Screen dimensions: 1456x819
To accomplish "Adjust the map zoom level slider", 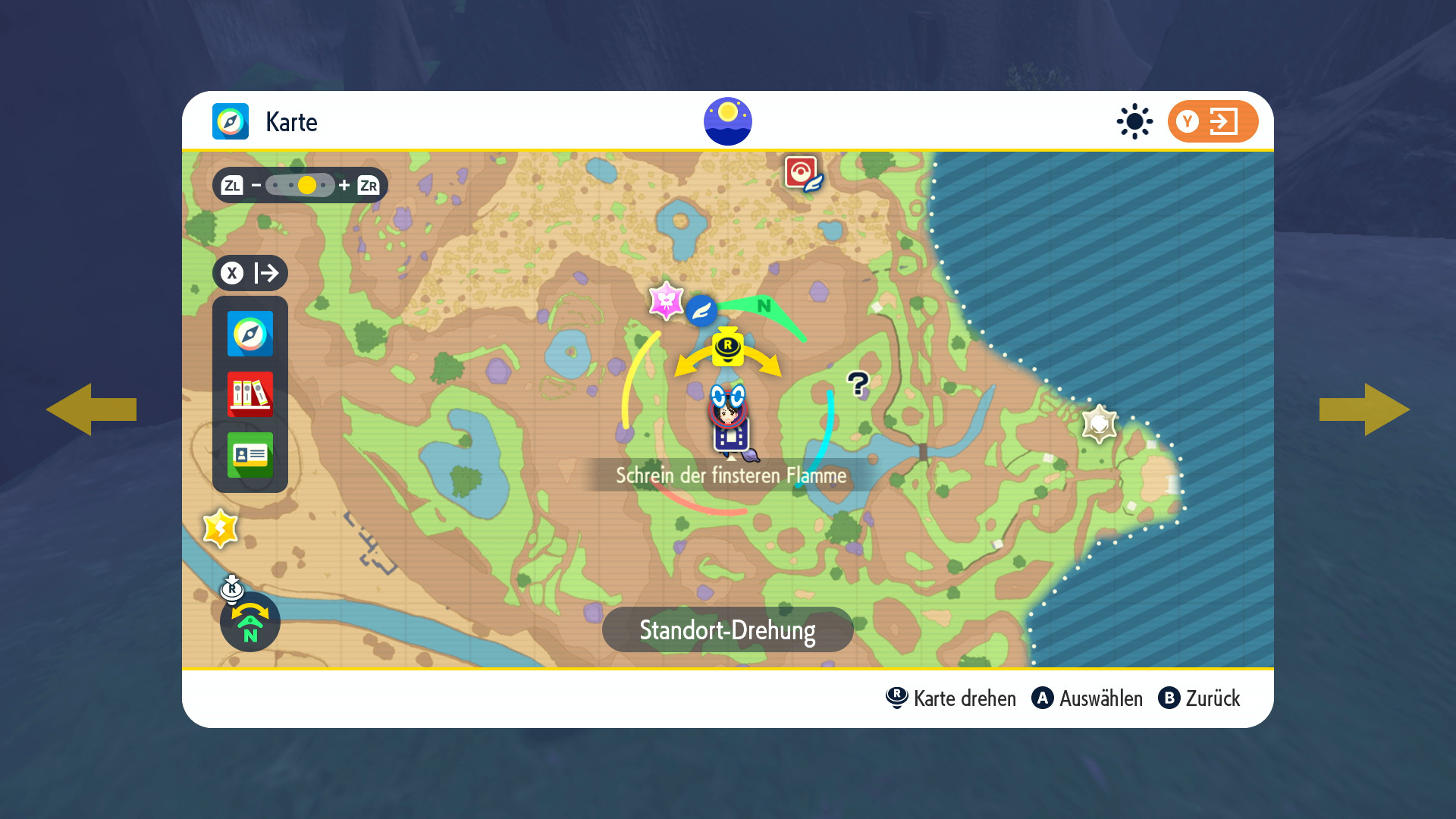I will 300,185.
